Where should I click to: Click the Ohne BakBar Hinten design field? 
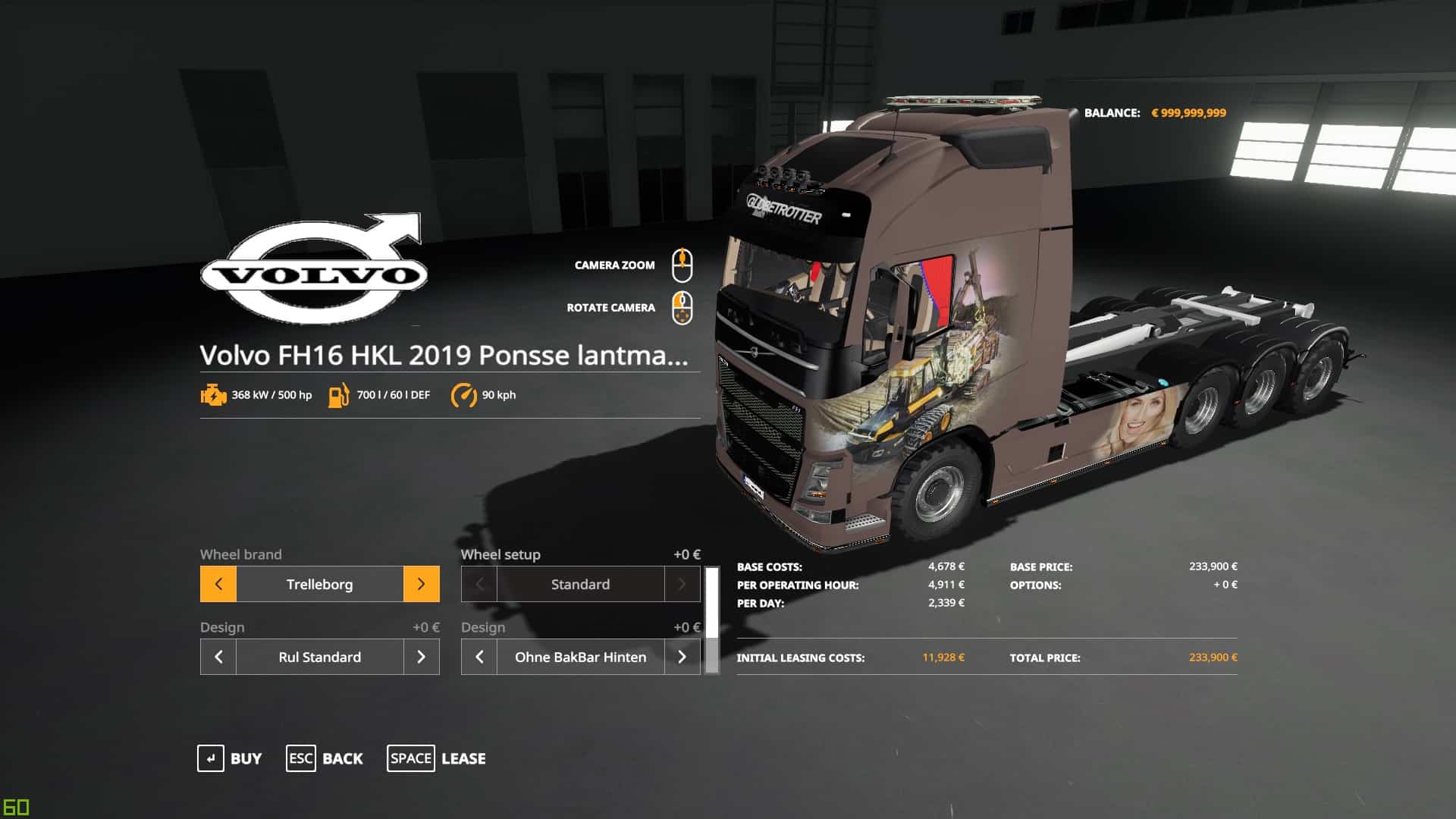coord(580,657)
